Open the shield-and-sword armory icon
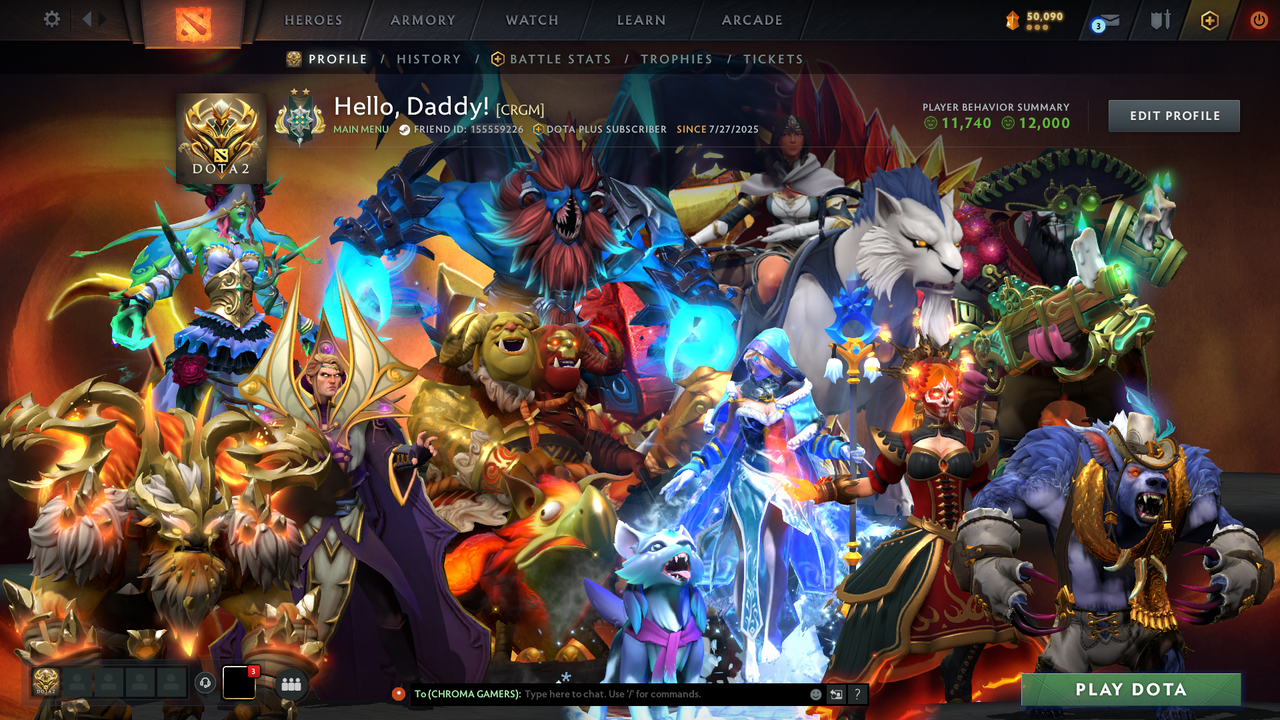Screen dimensions: 1280x720 click(1160, 18)
